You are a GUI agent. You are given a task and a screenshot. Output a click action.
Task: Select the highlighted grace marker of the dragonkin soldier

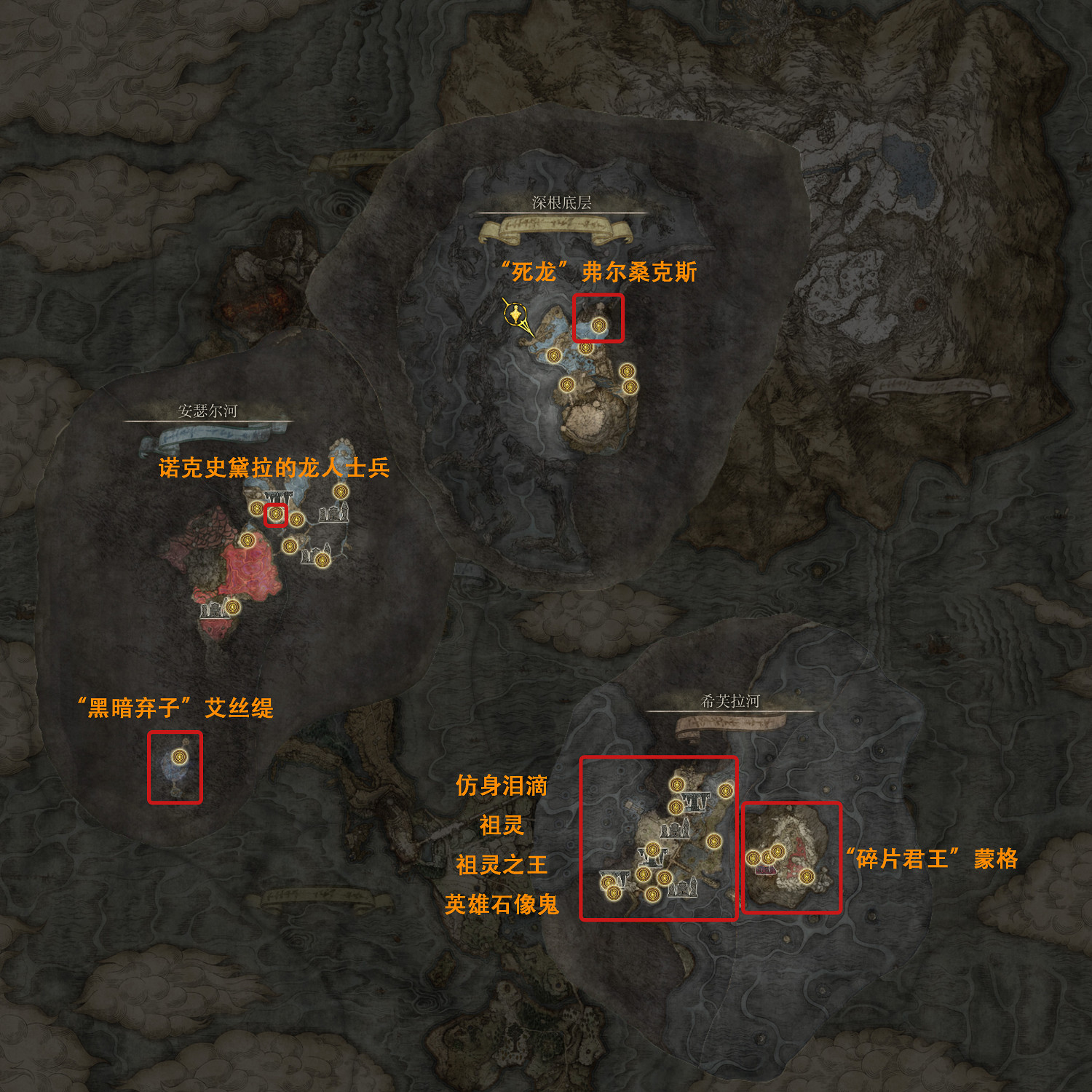coord(275,514)
